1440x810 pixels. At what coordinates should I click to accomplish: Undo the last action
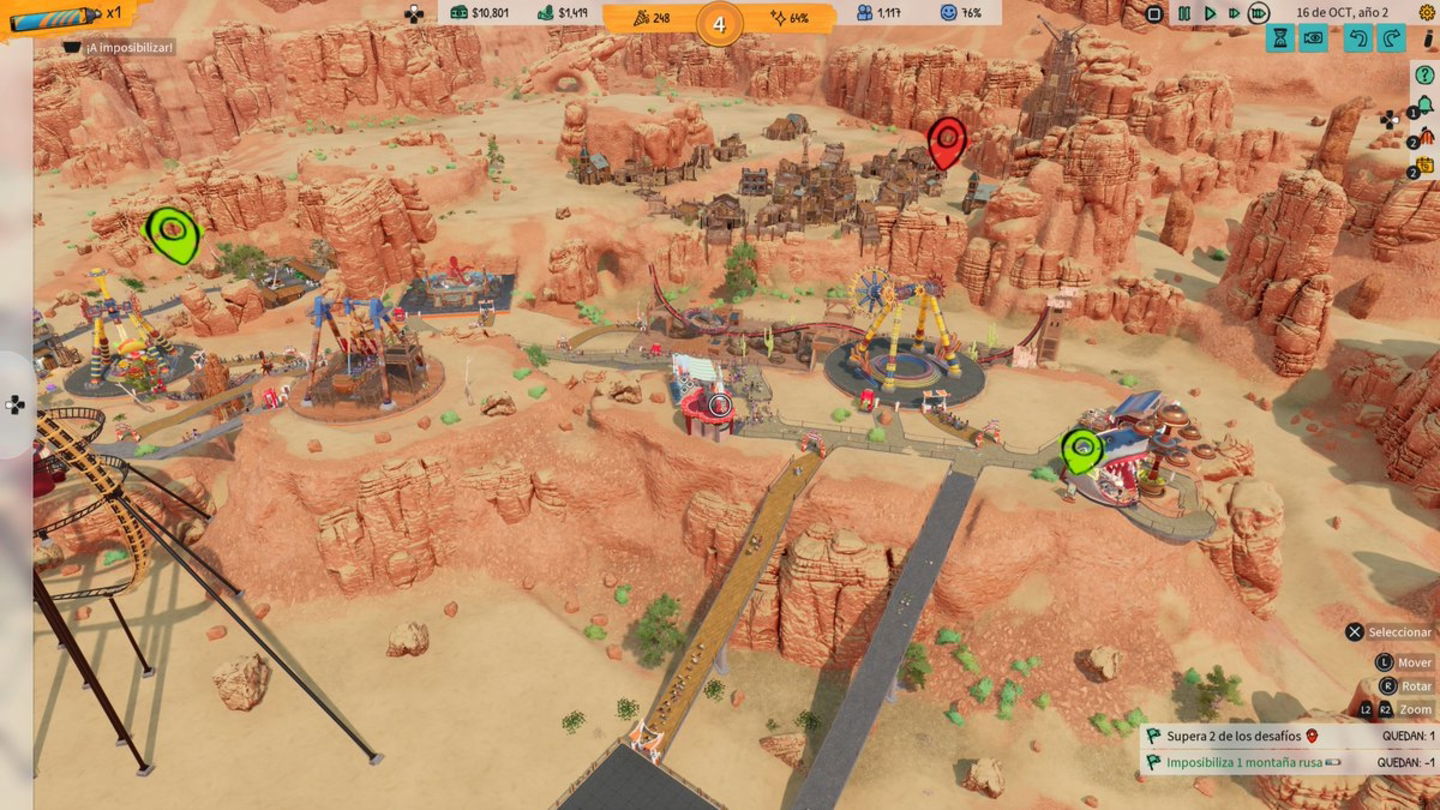tap(1358, 39)
